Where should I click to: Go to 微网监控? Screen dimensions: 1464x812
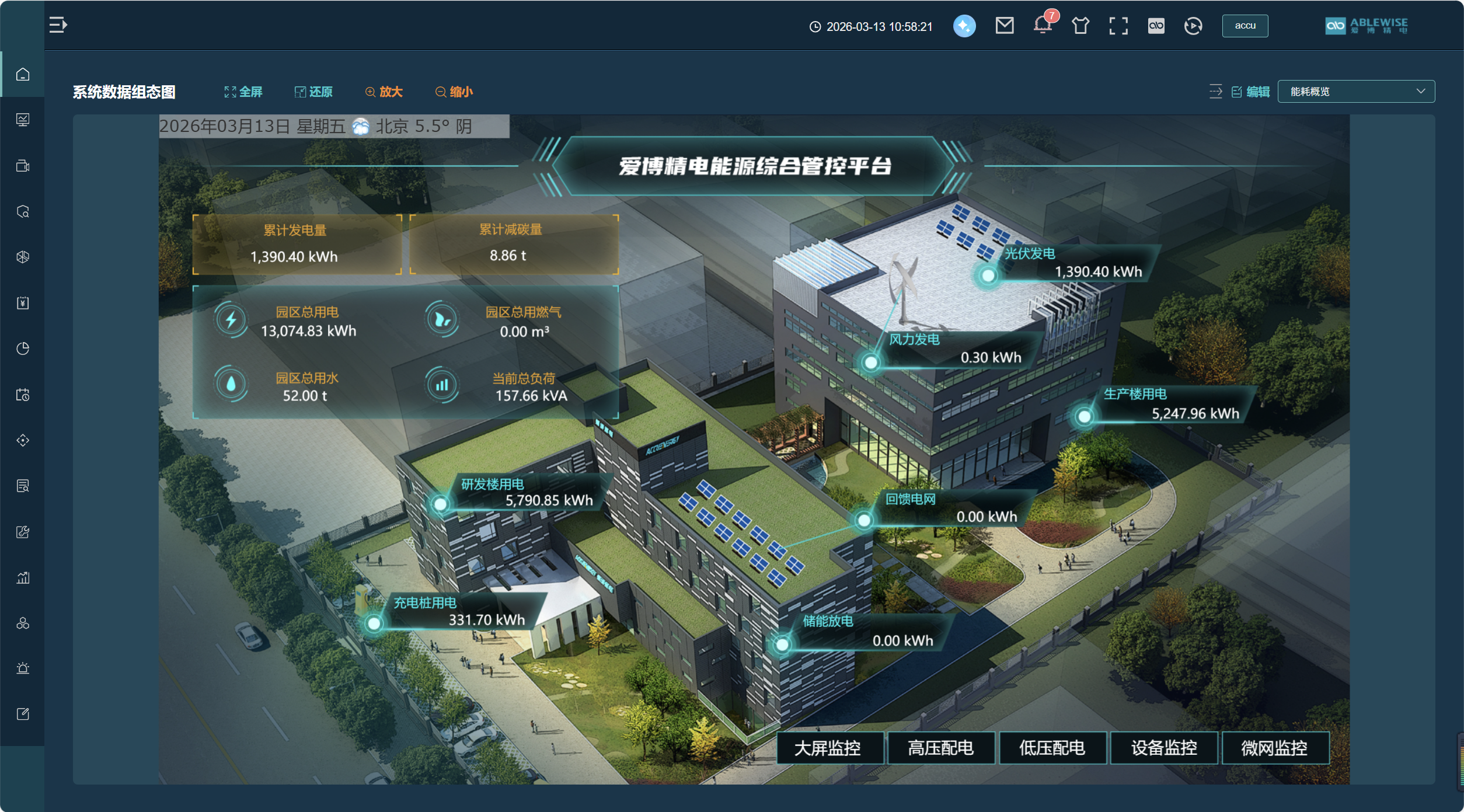click(x=1275, y=748)
